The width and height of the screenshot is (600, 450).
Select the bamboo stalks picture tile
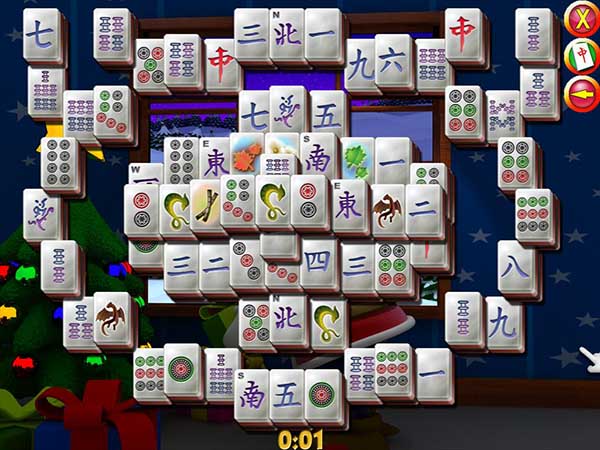point(208,204)
